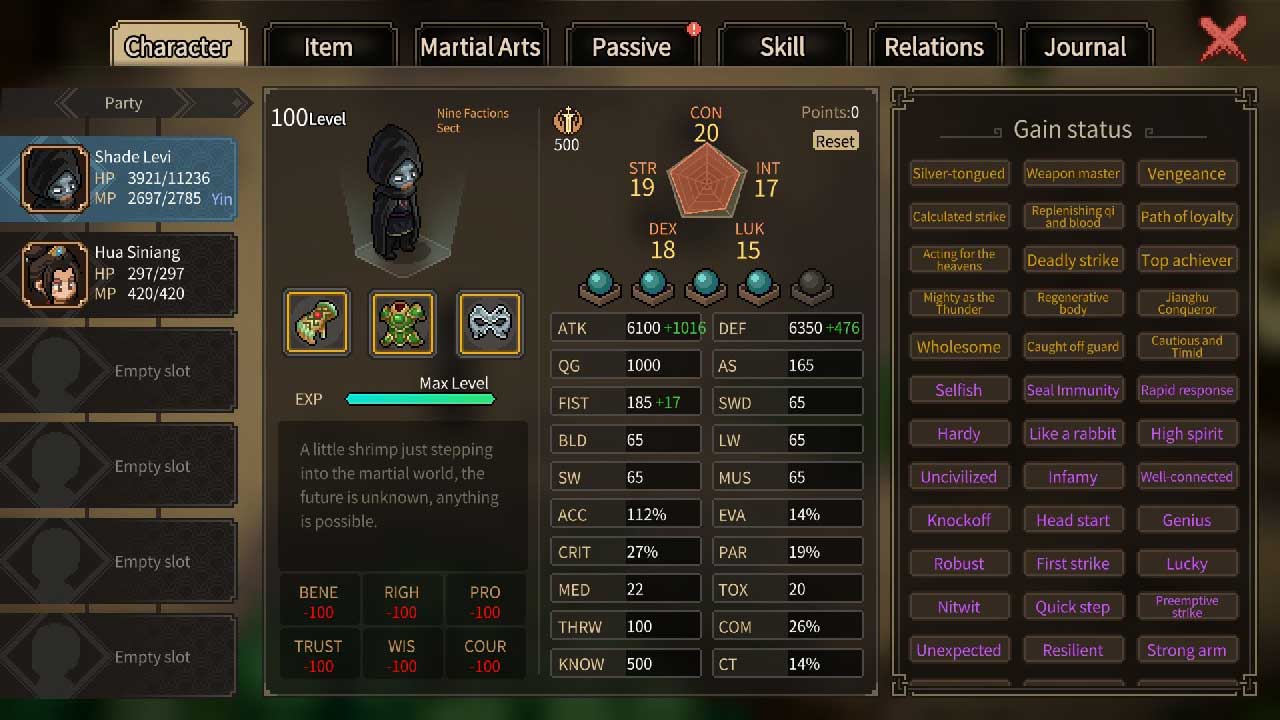Open the Martial Arts tab
The image size is (1280, 720).
click(480, 47)
